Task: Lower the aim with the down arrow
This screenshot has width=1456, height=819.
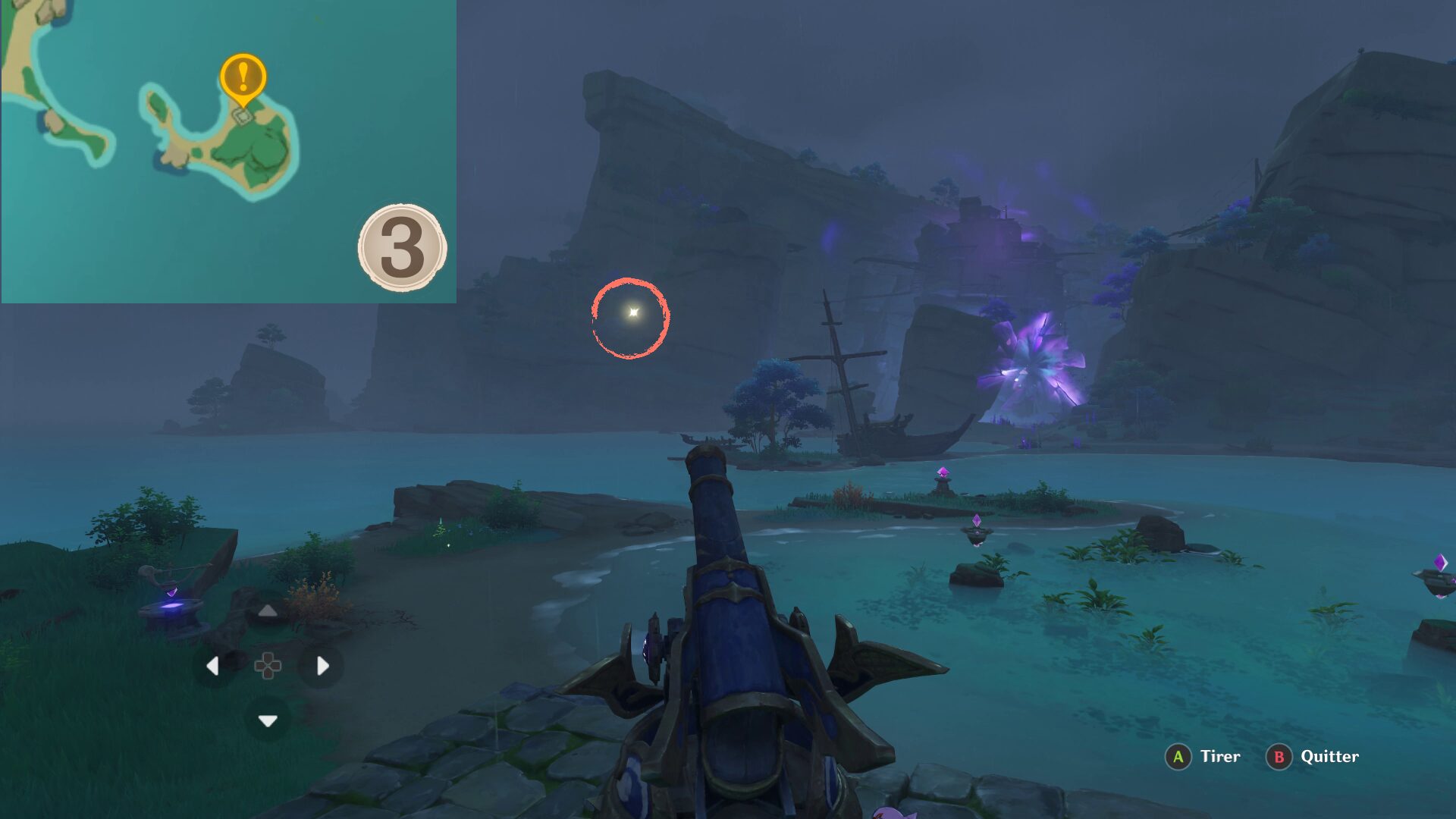Action: click(x=268, y=720)
